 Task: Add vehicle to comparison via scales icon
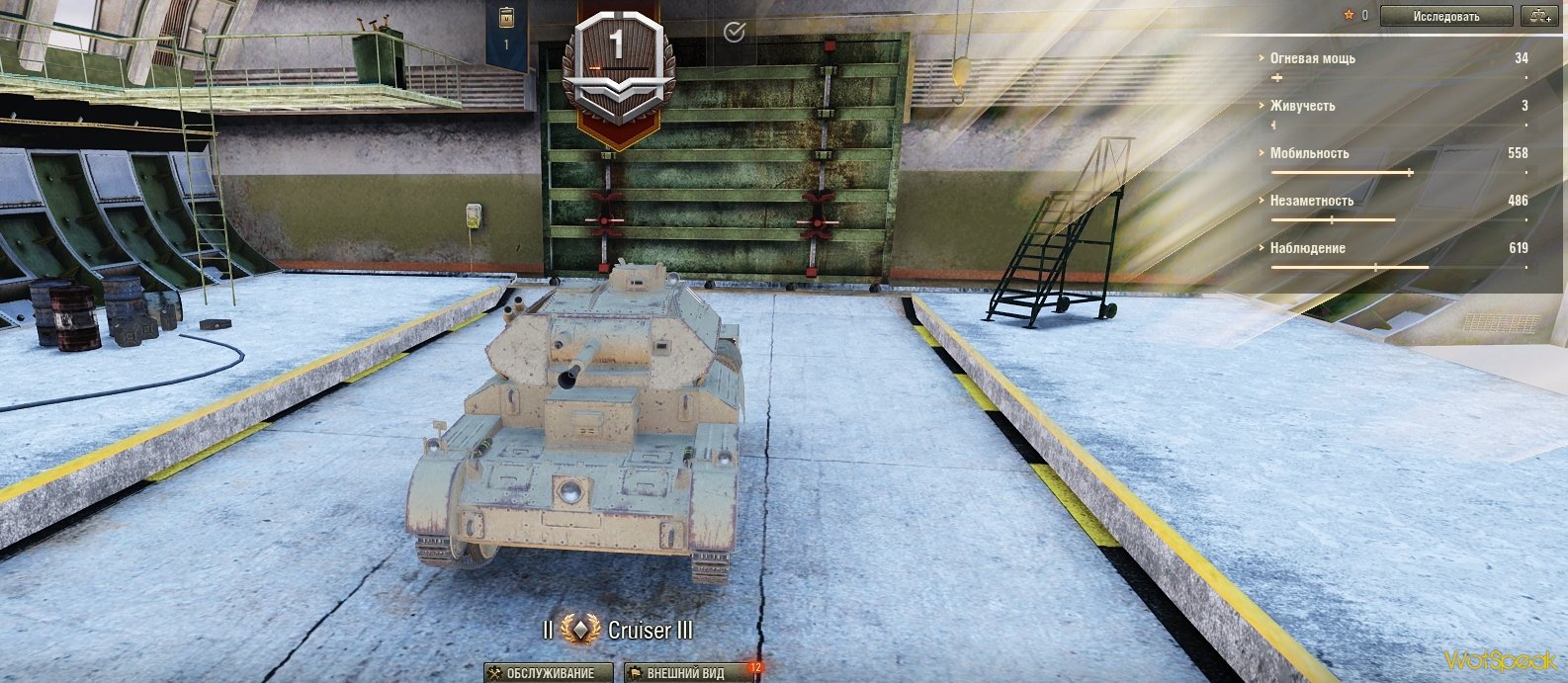pyautogui.click(x=1537, y=16)
